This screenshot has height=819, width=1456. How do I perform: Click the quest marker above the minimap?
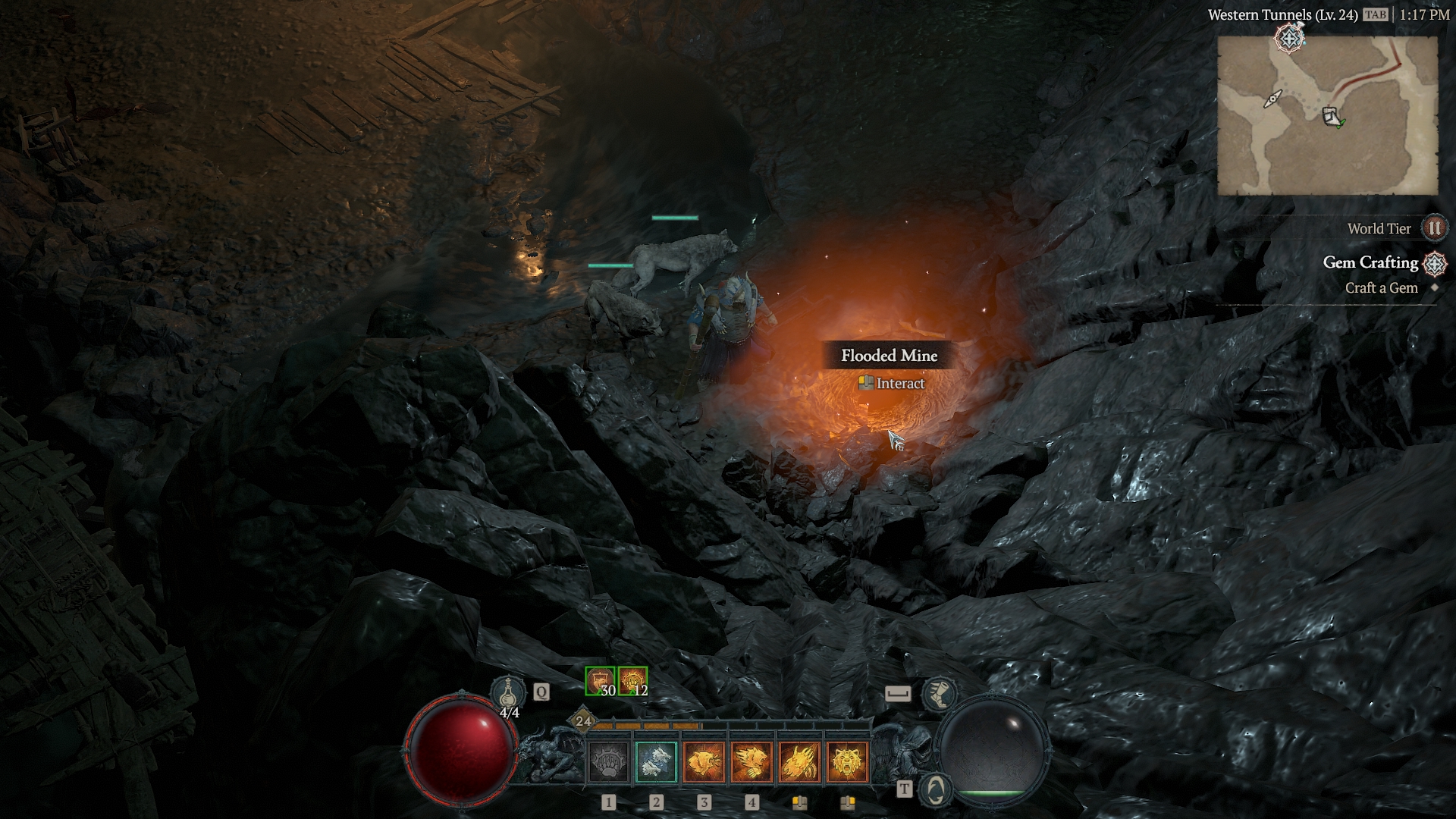pyautogui.click(x=1288, y=37)
